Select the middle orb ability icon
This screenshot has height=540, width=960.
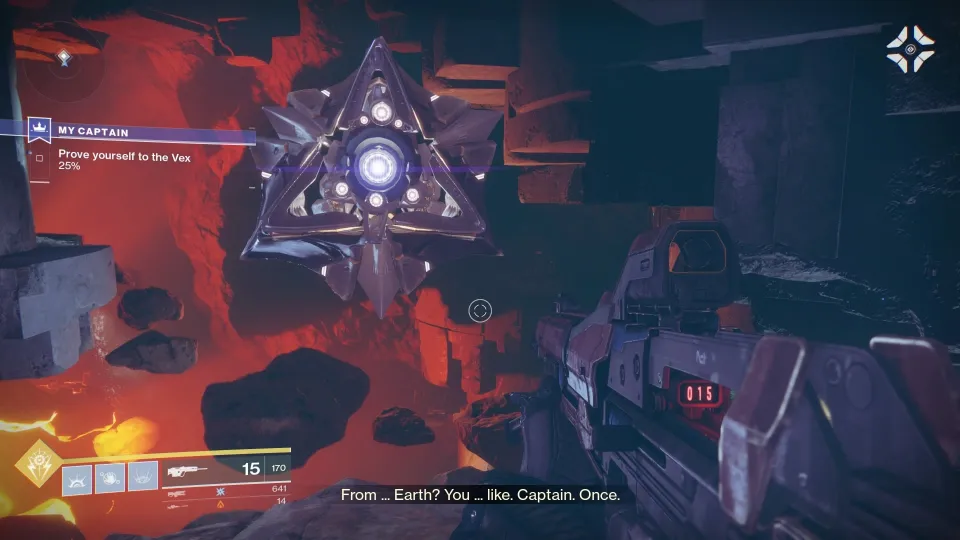(110, 479)
